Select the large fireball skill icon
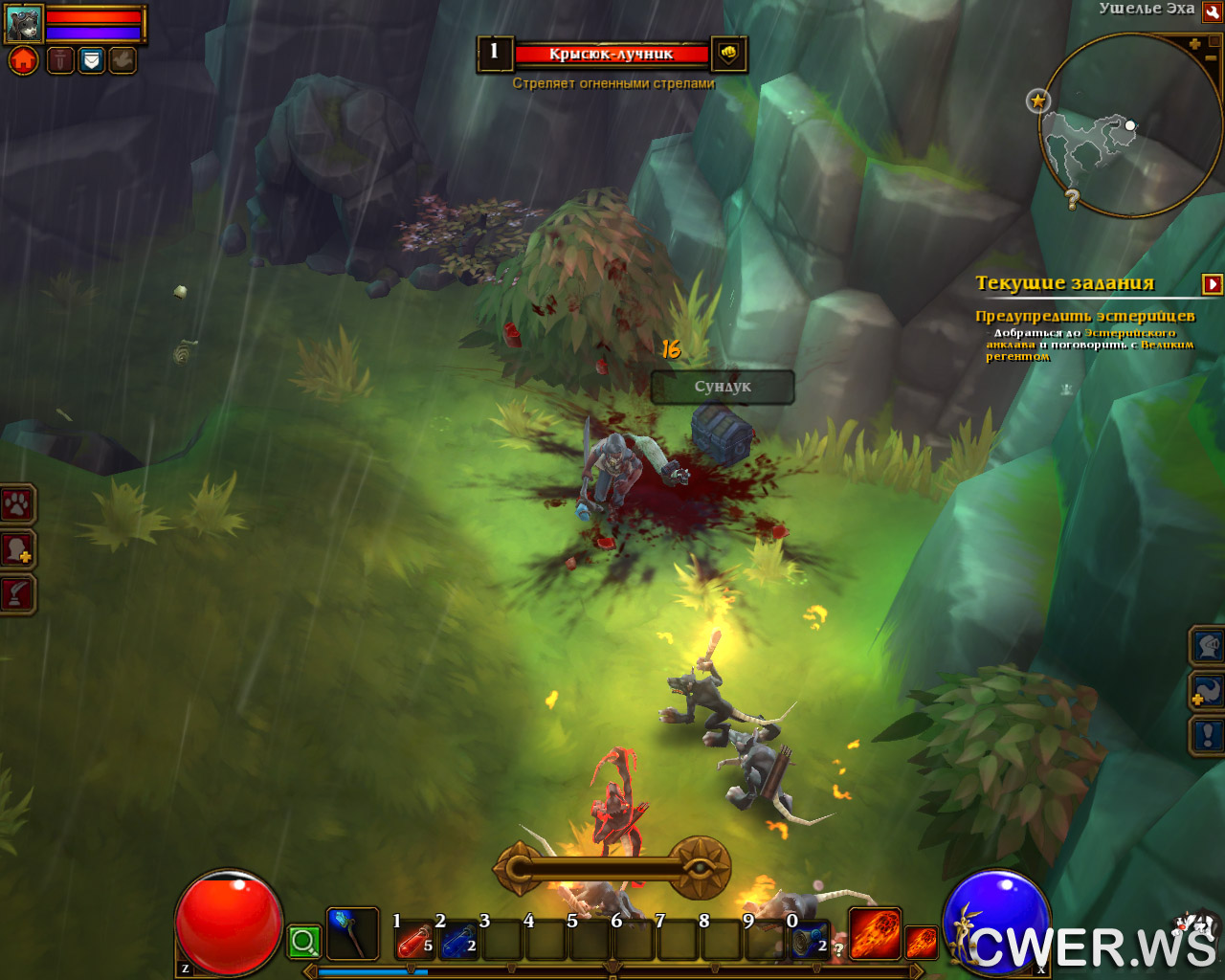The width and height of the screenshot is (1225, 980). point(874,934)
